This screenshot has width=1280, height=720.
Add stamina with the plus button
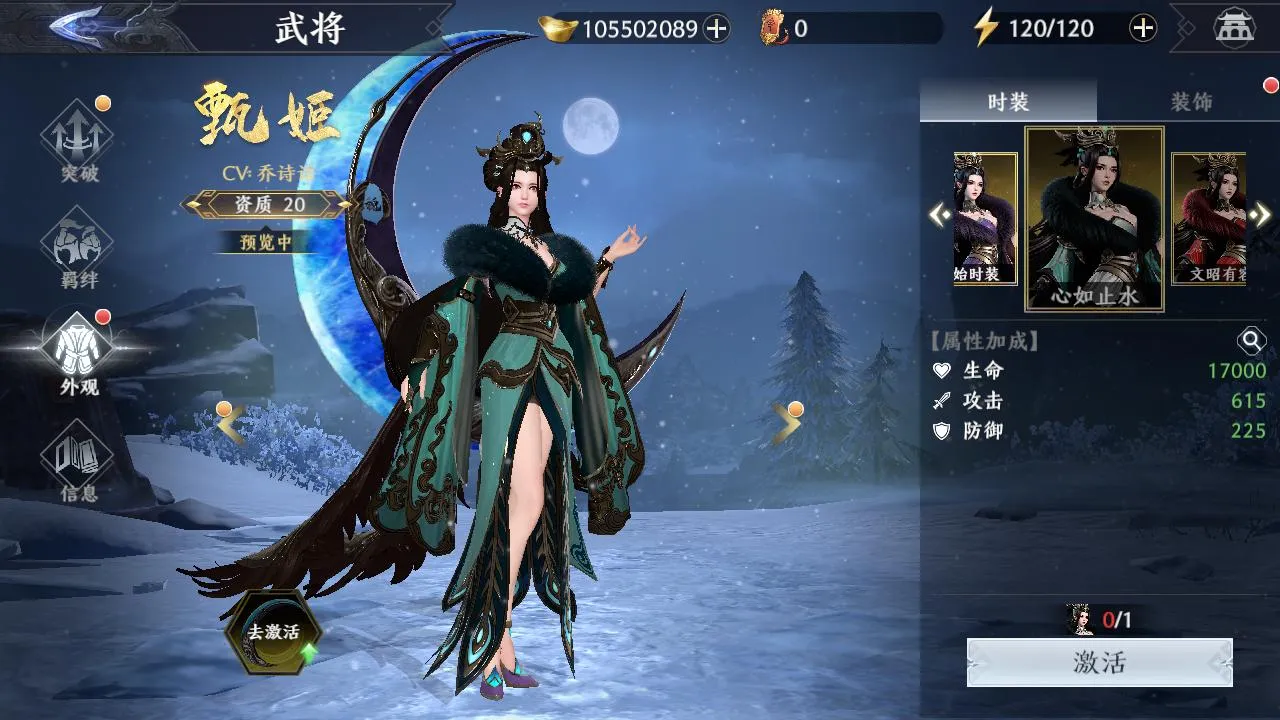pyautogui.click(x=1143, y=28)
